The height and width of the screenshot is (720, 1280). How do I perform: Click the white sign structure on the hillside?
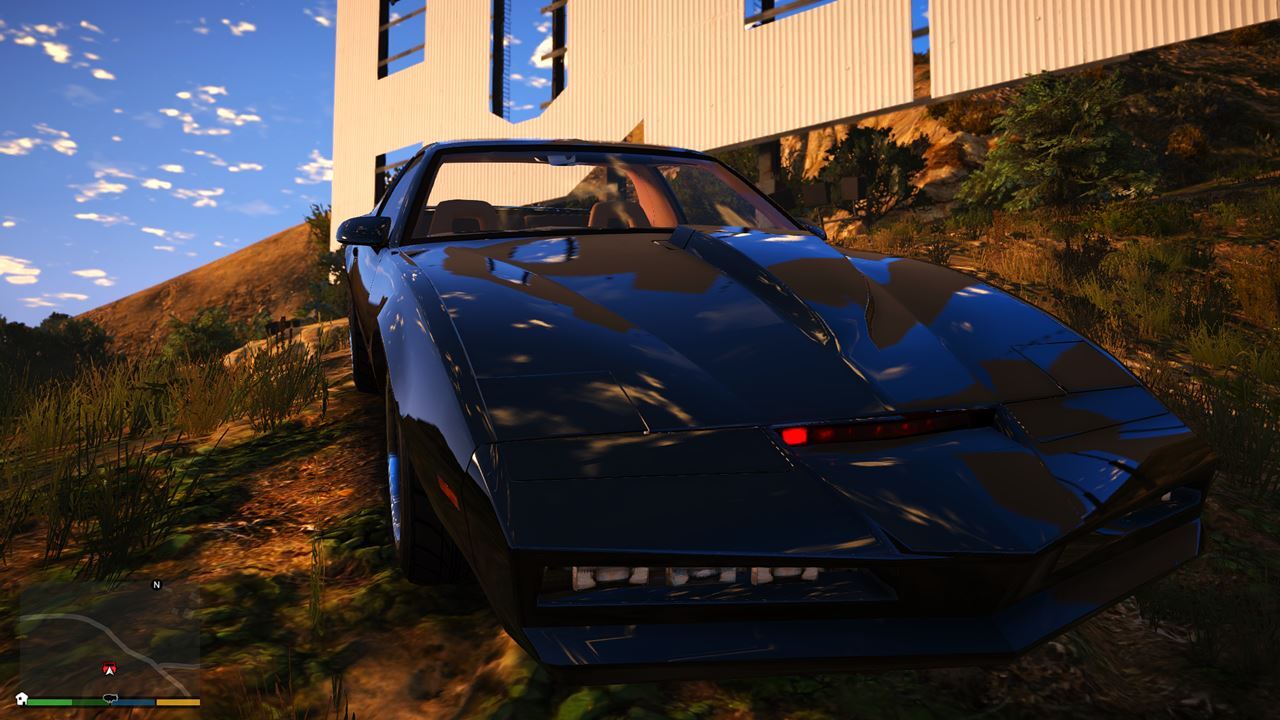(700, 80)
